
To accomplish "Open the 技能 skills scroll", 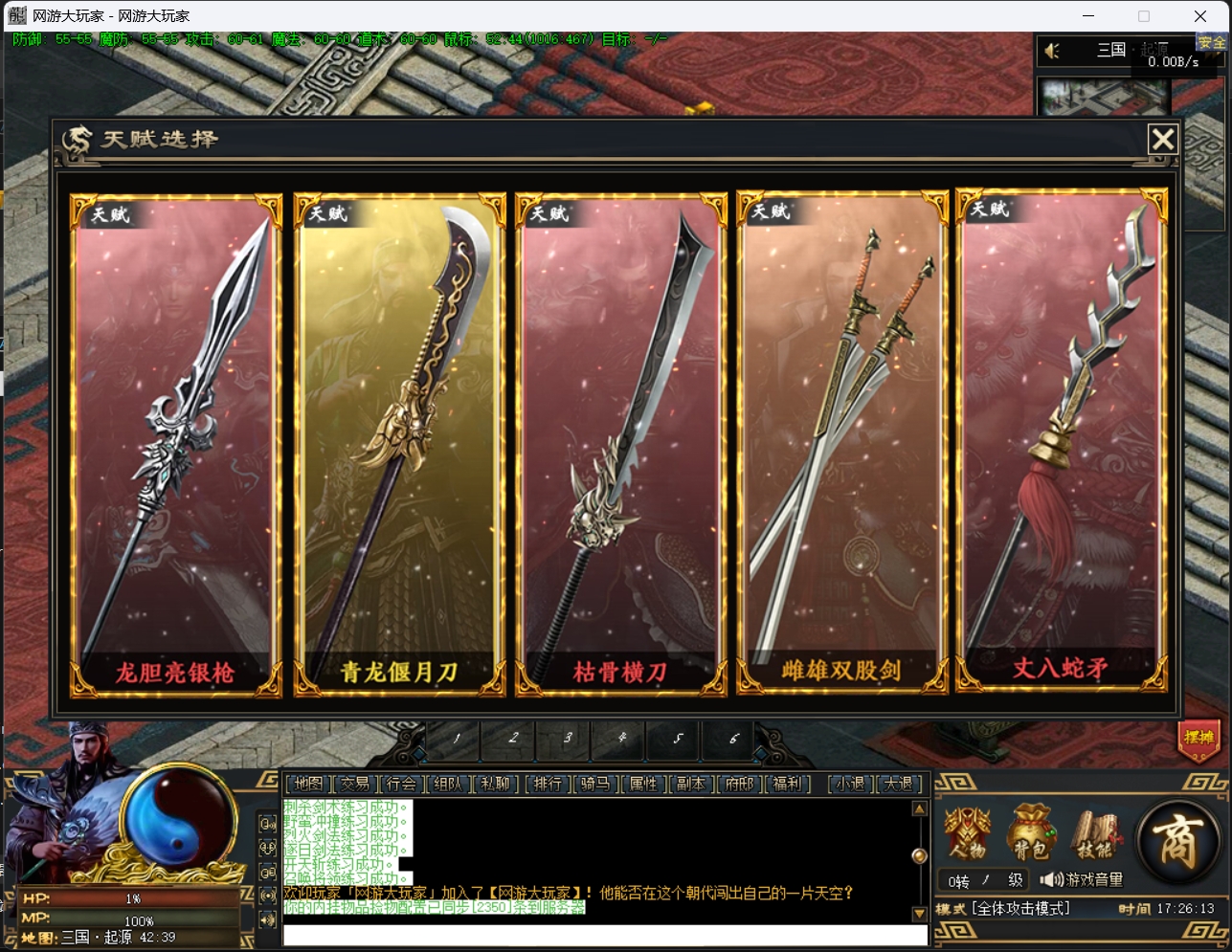I will click(x=1092, y=833).
